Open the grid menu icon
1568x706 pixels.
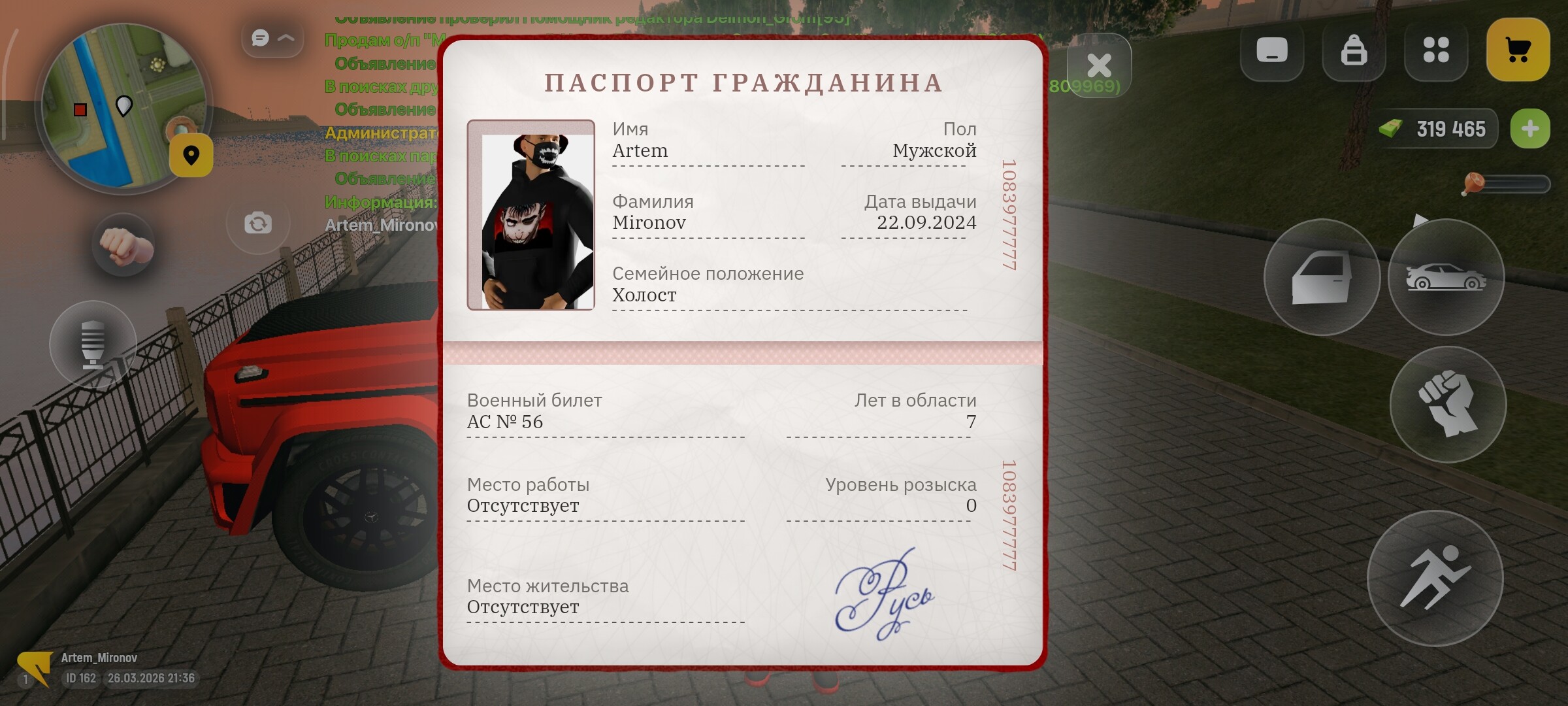(x=1437, y=50)
